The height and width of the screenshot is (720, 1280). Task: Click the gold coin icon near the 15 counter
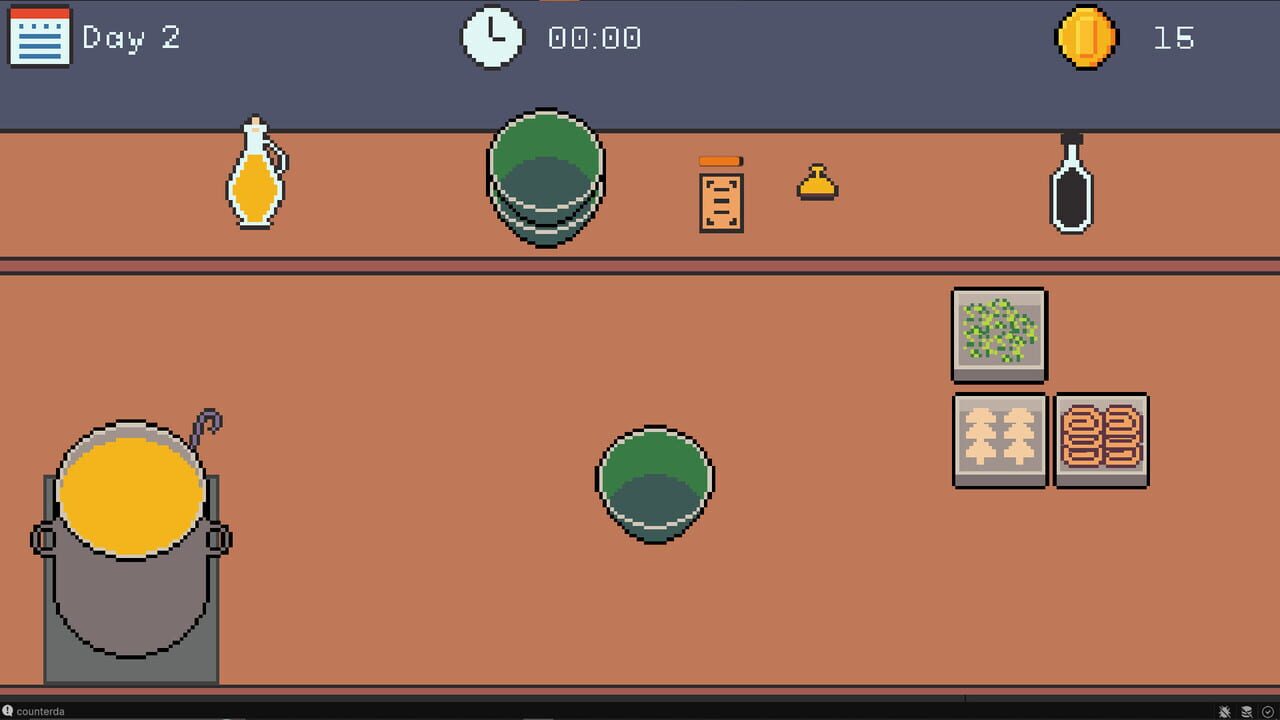(1086, 39)
